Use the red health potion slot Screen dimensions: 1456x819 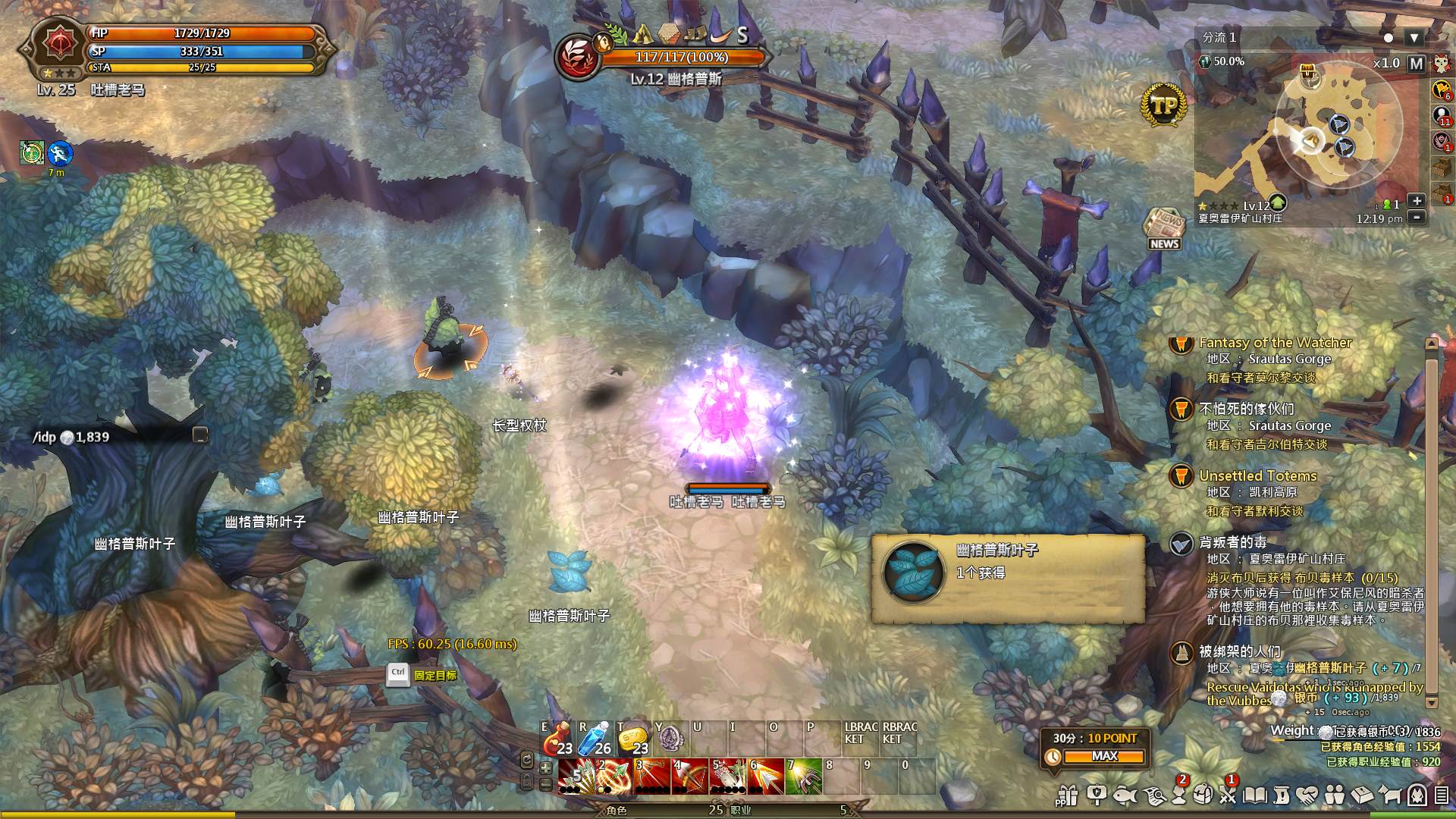557,739
